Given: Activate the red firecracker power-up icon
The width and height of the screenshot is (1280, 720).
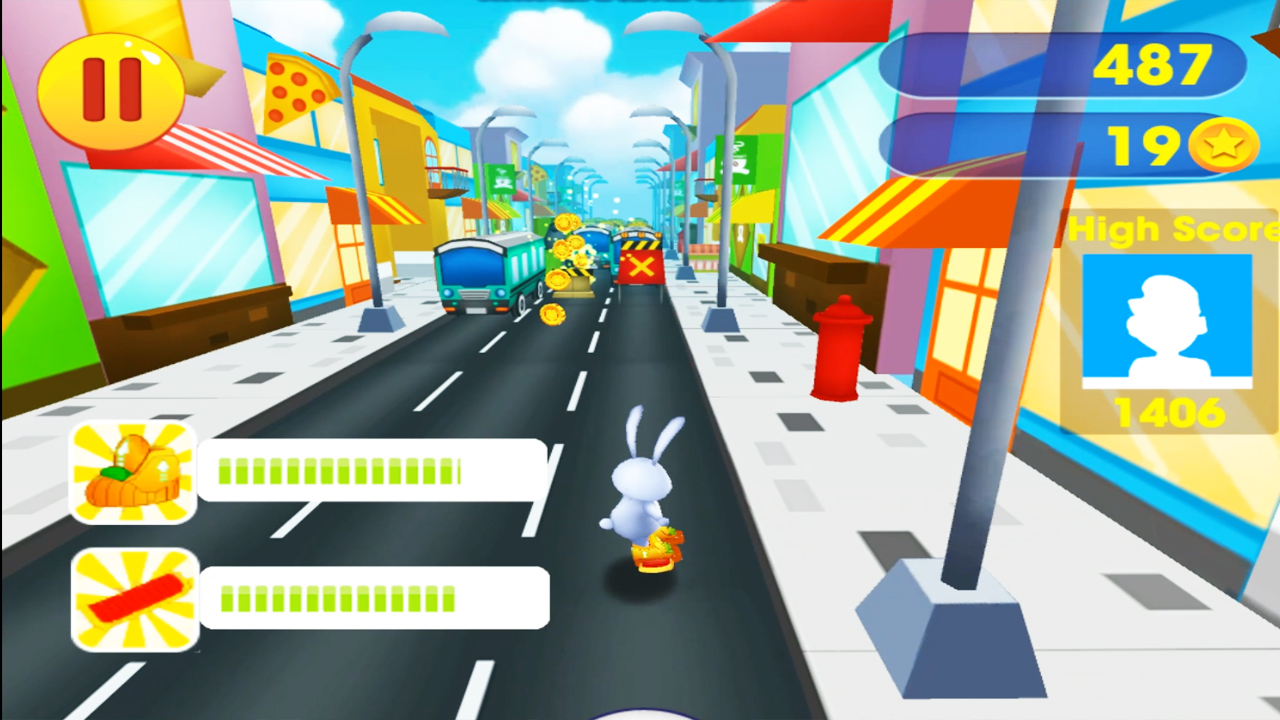Looking at the screenshot, I should point(134,598).
